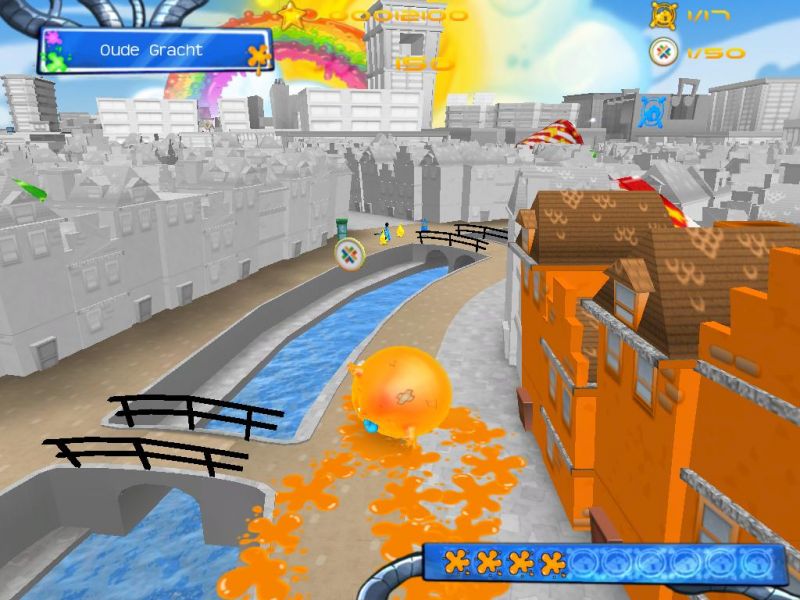The width and height of the screenshot is (800, 600).
Task: Click the Oude Gracht location banner
Action: click(x=153, y=50)
